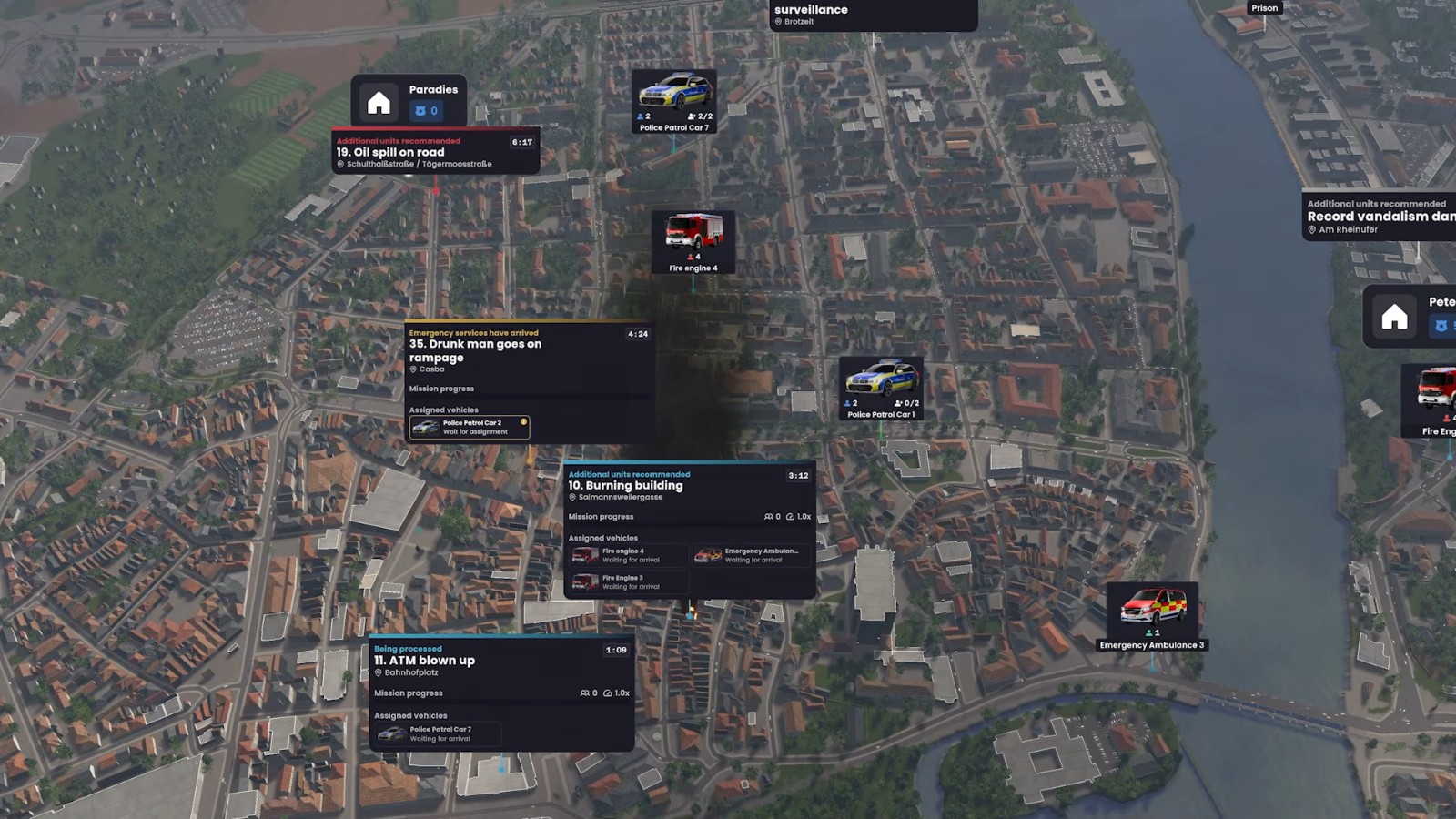Select the Police Patrol Car 7 map unit
The image size is (1456, 819).
673,101
